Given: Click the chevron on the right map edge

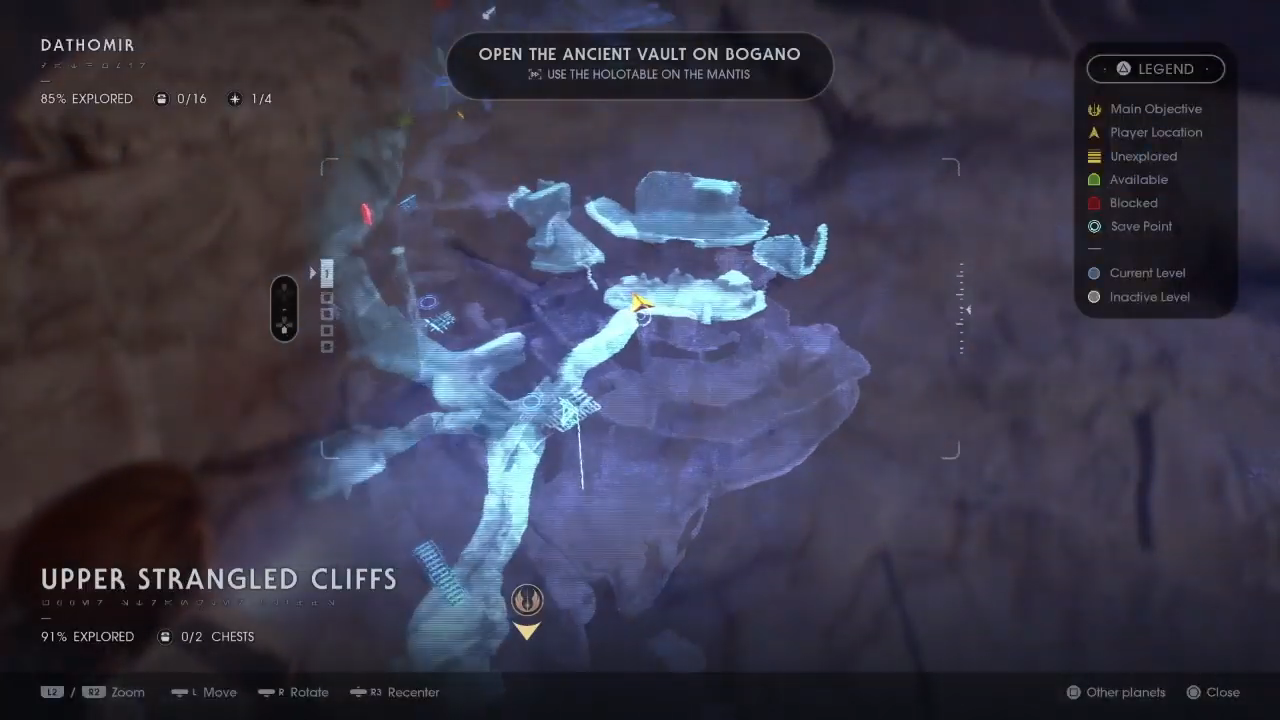Looking at the screenshot, I should (966, 310).
